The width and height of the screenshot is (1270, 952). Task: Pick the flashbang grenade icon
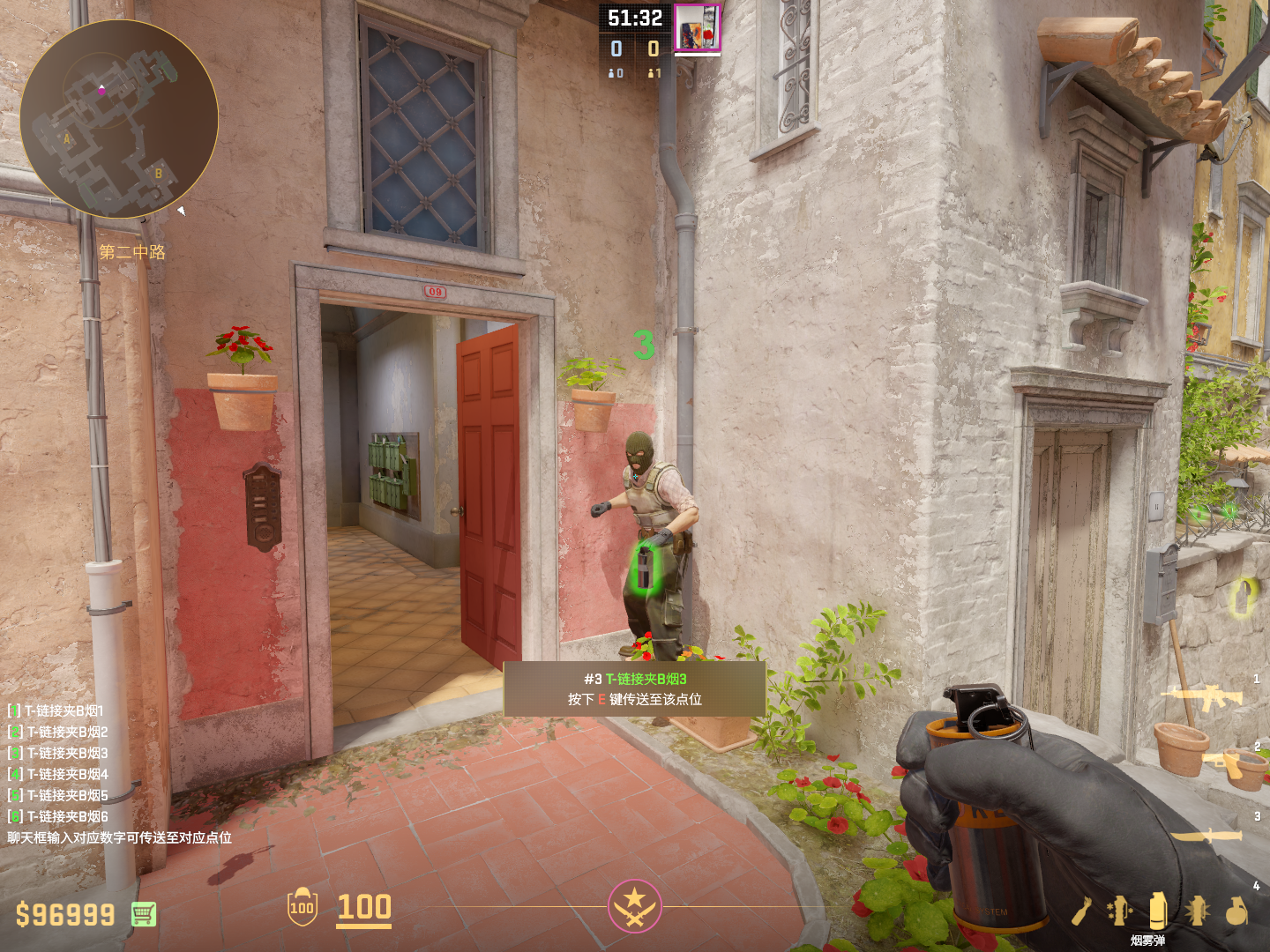1197,911
